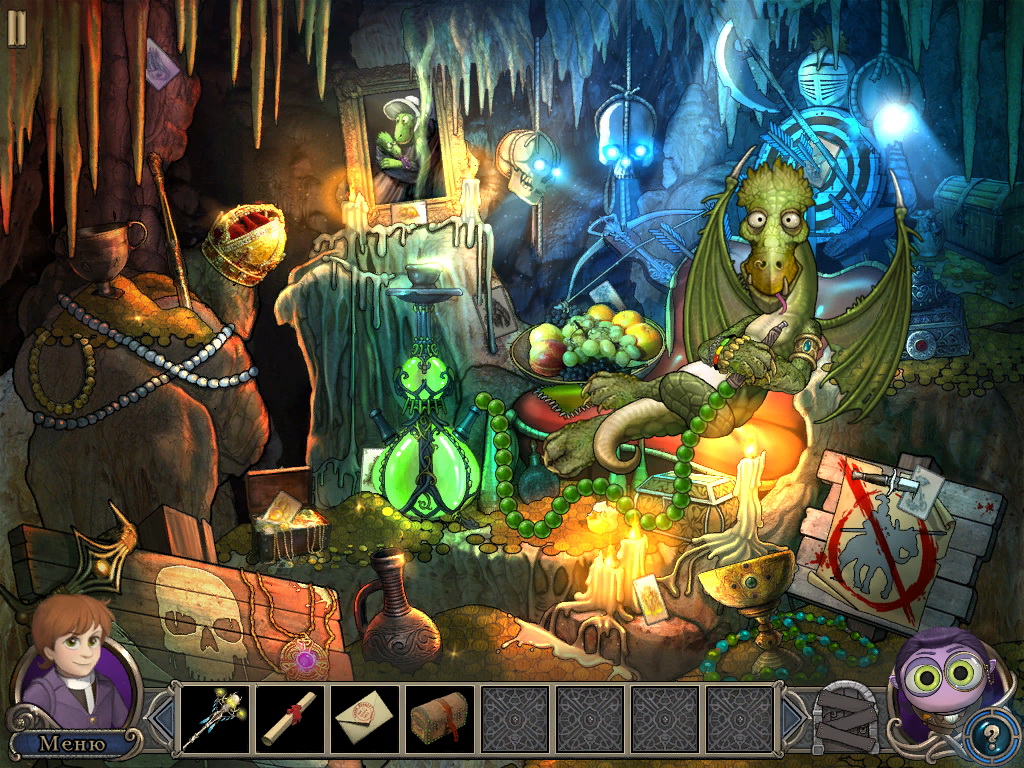Click the inventory left scroll arrow
The height and width of the screenshot is (768, 1024).
(161, 718)
